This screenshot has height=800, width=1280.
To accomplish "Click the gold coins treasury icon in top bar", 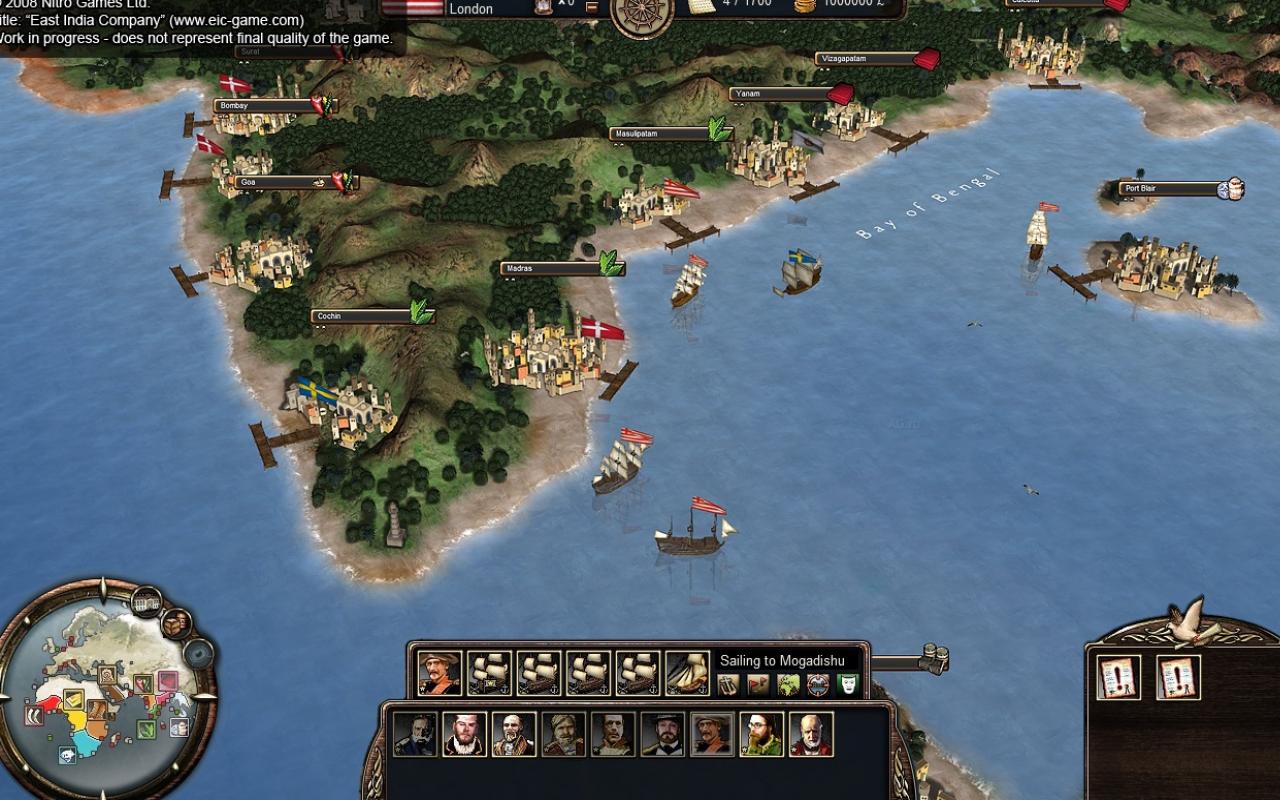I will pyautogui.click(x=805, y=7).
